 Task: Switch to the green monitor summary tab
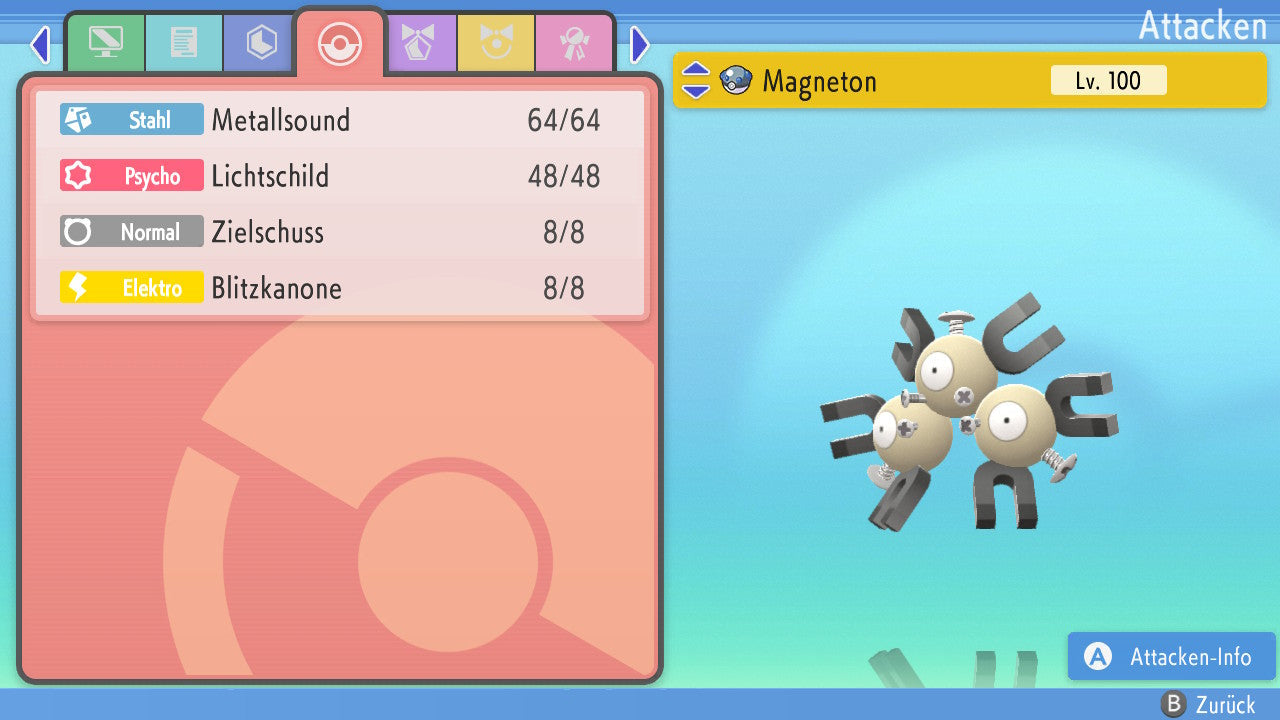[105, 42]
